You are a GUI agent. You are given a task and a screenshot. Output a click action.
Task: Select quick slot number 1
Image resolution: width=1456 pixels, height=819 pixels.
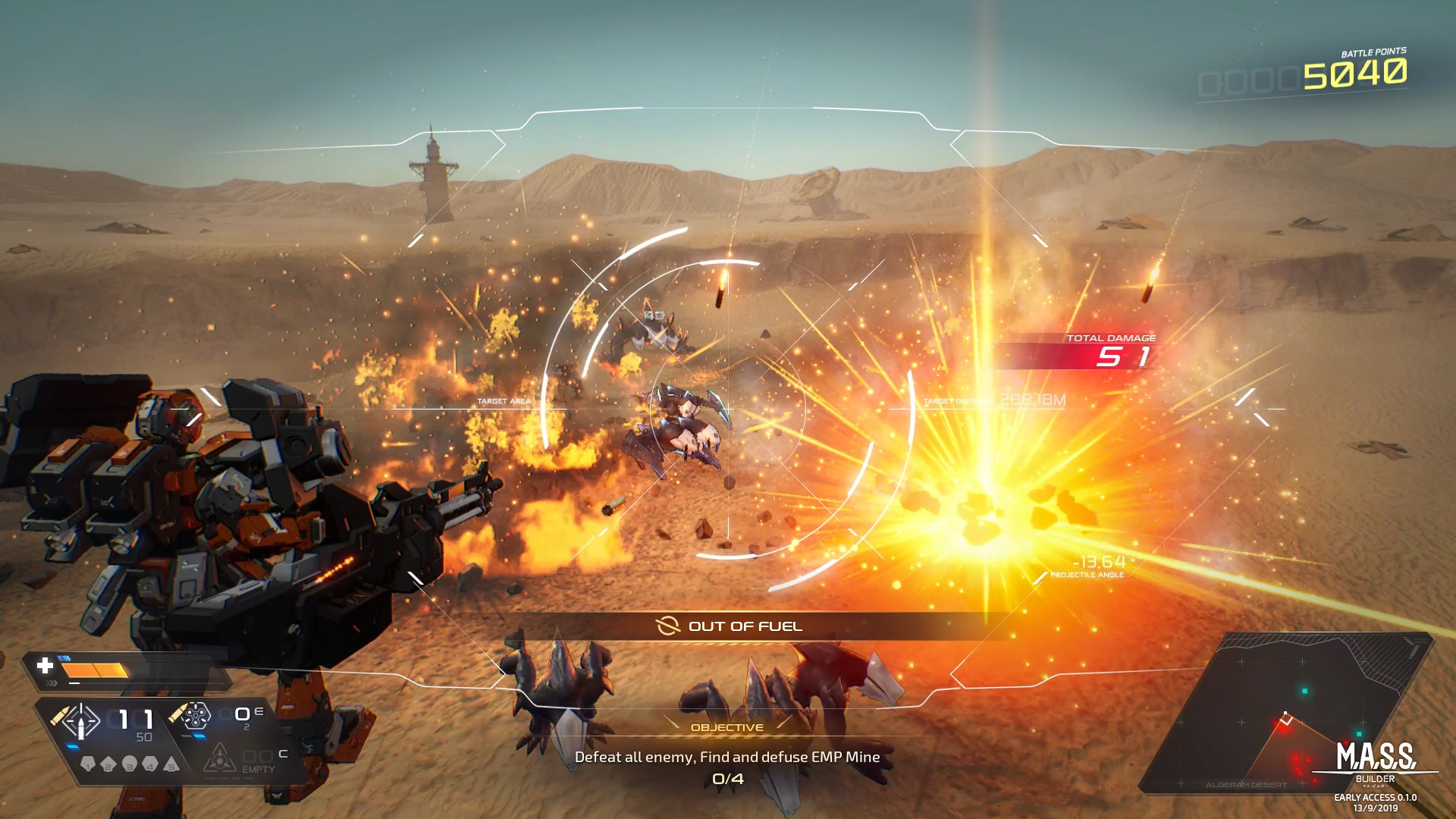[x=87, y=764]
